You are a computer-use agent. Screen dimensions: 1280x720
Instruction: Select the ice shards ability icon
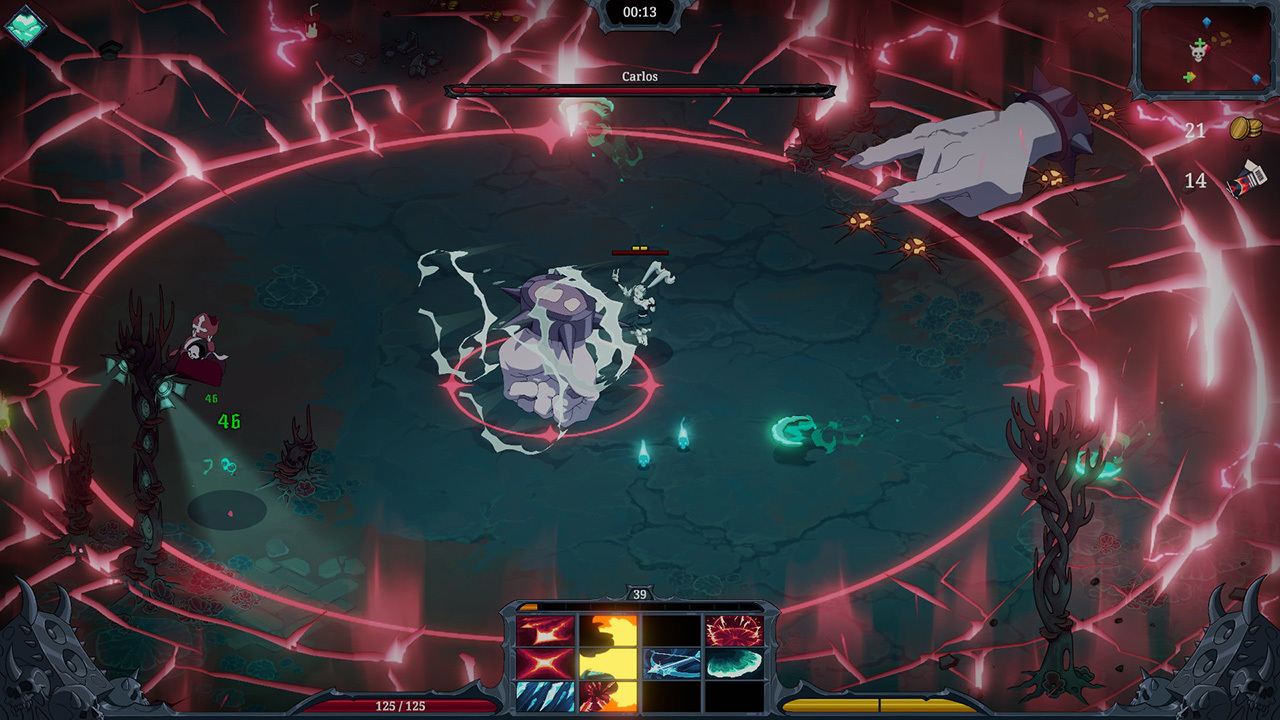(545, 694)
